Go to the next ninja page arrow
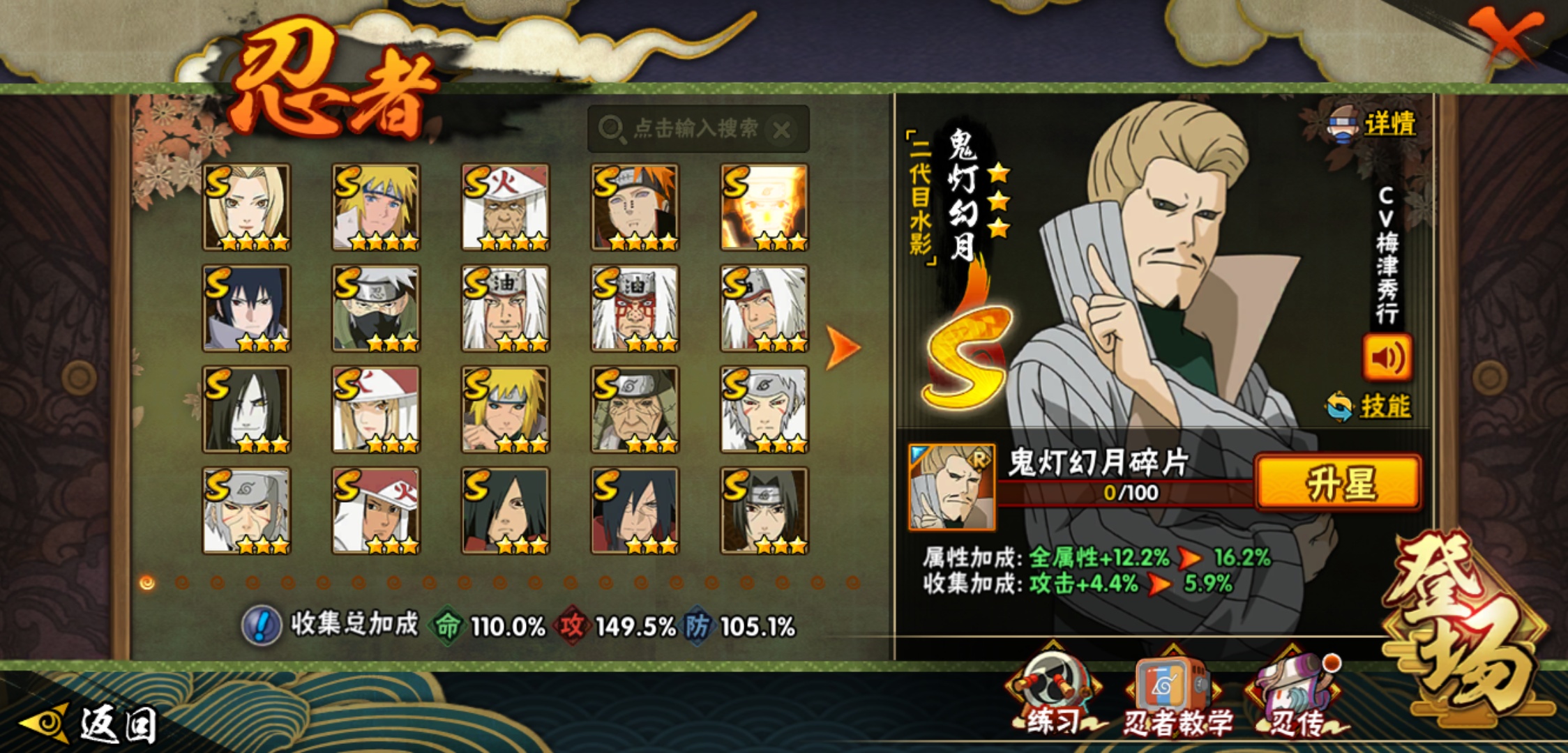Viewport: 1568px width, 753px height. pos(843,347)
